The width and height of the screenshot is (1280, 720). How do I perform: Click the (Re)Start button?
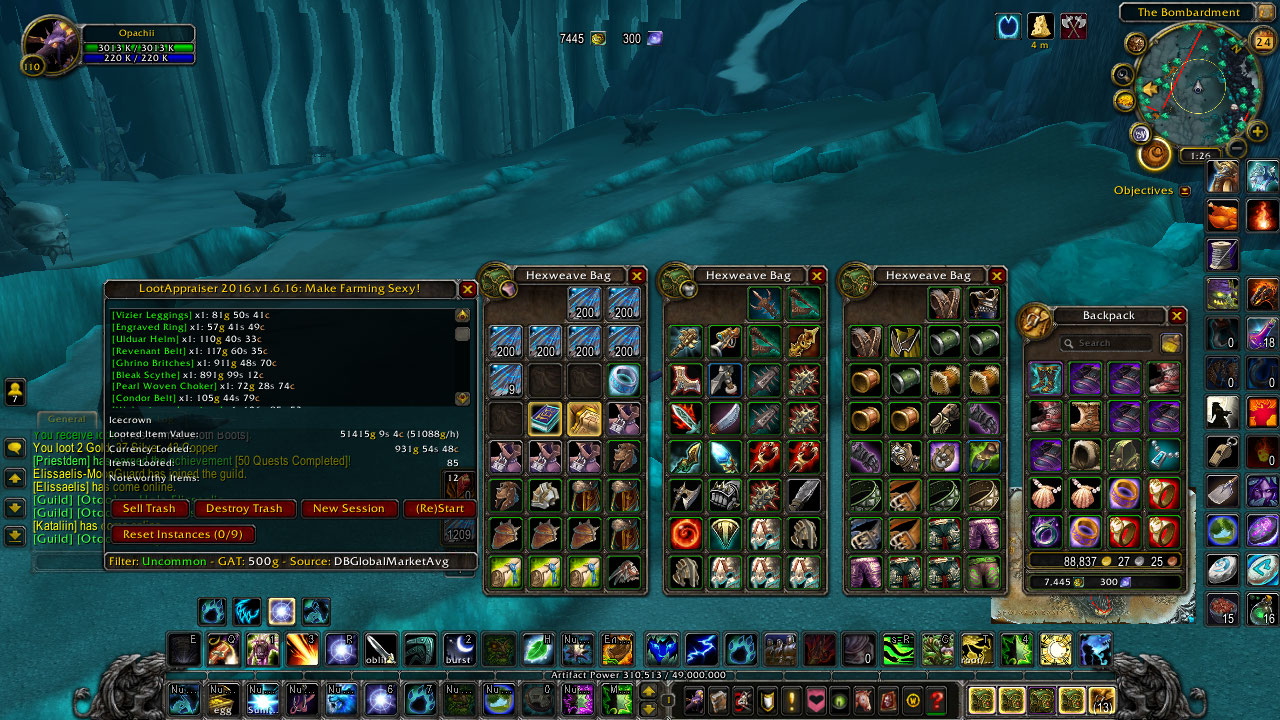click(440, 508)
